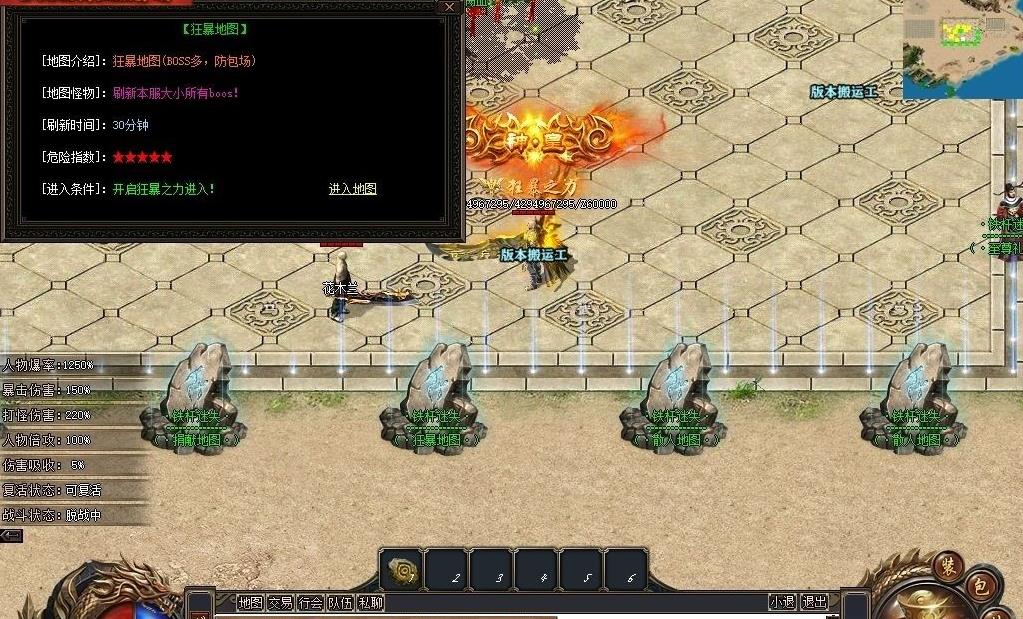Open the 地图 map button

point(250,602)
